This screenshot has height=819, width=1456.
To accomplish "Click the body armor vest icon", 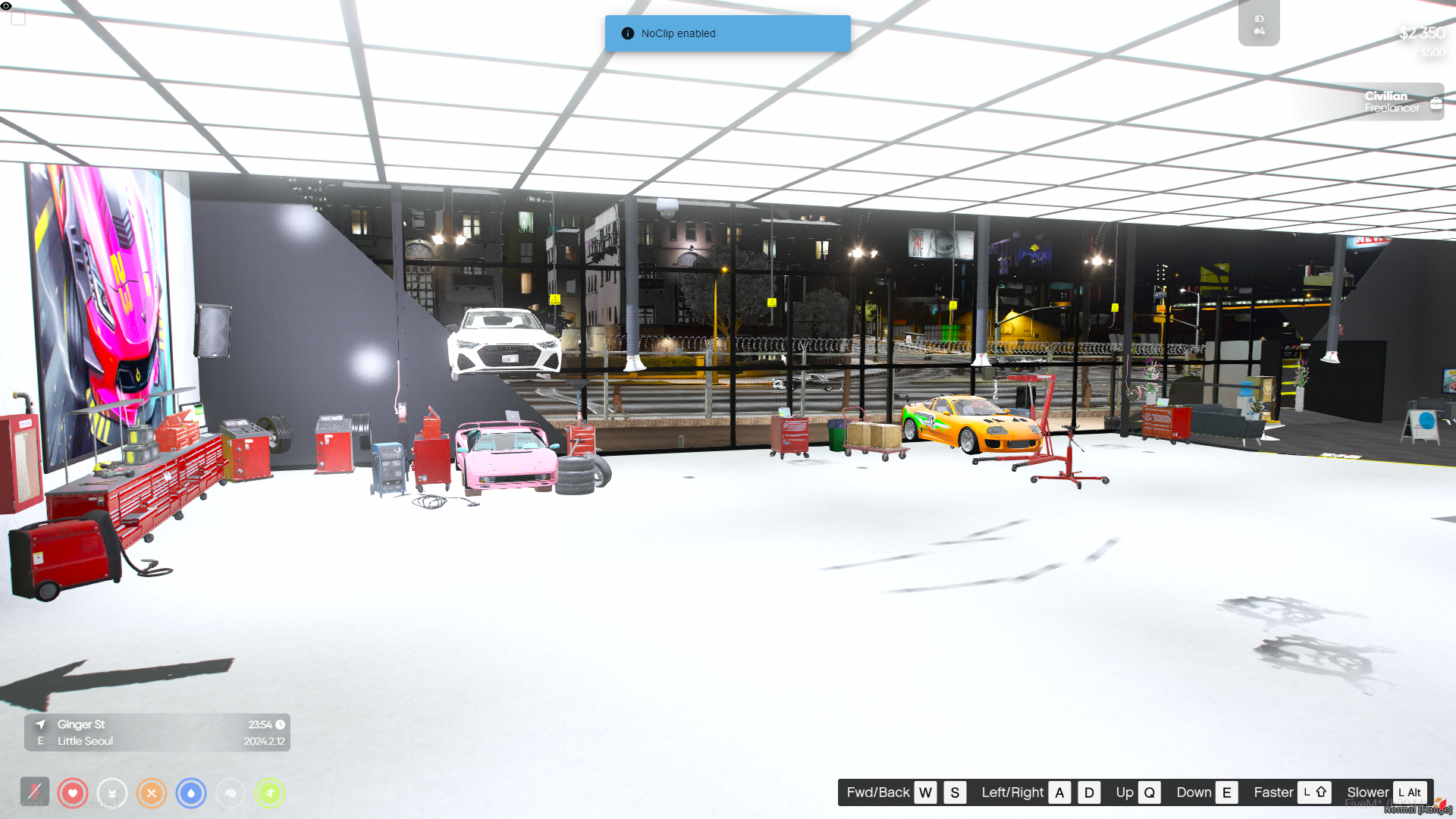I will point(112,793).
